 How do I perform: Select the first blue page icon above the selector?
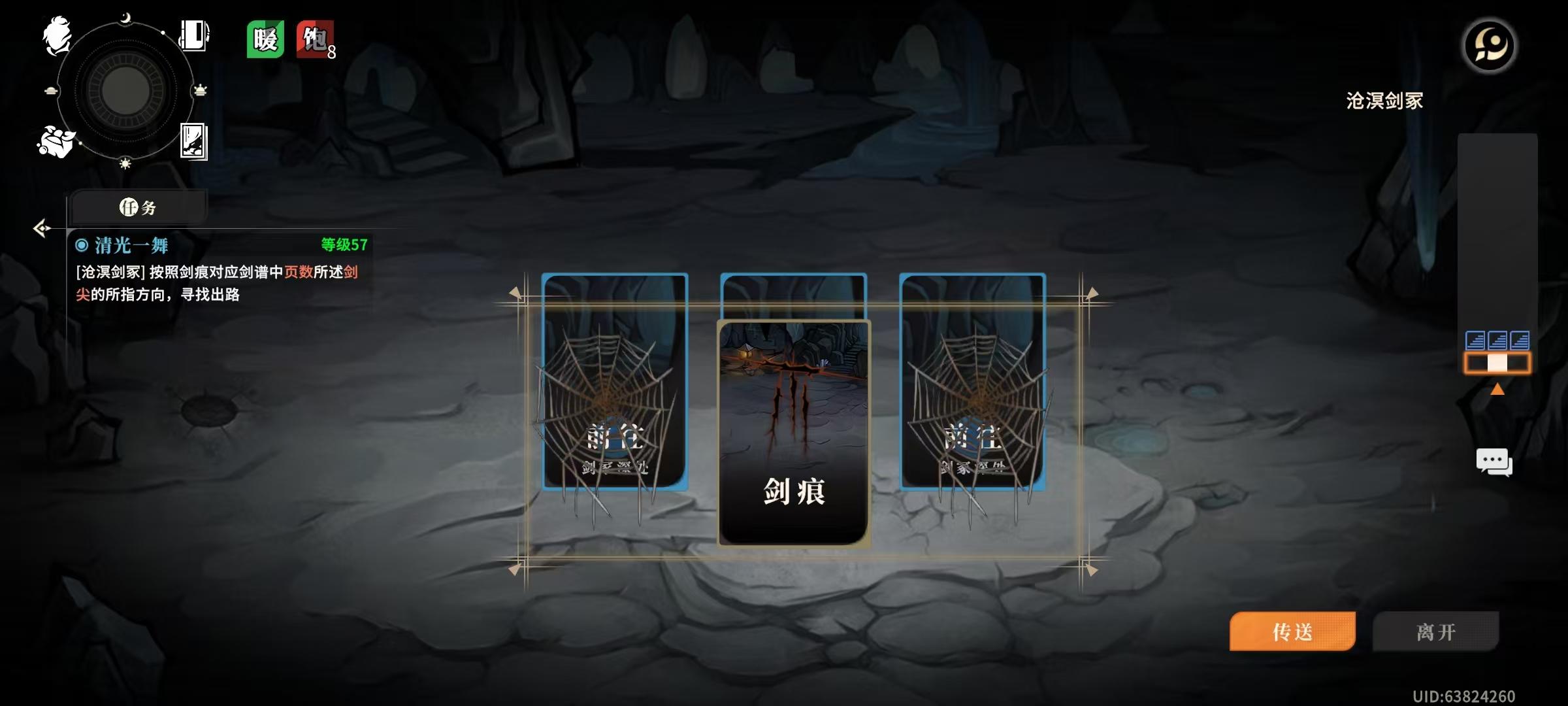point(1475,340)
